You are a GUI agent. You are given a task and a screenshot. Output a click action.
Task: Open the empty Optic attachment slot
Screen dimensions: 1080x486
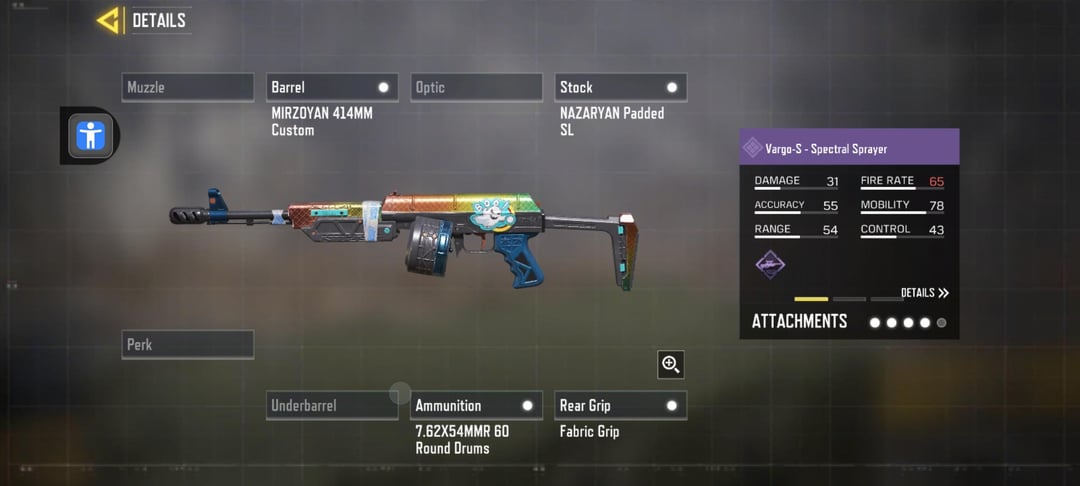476,87
